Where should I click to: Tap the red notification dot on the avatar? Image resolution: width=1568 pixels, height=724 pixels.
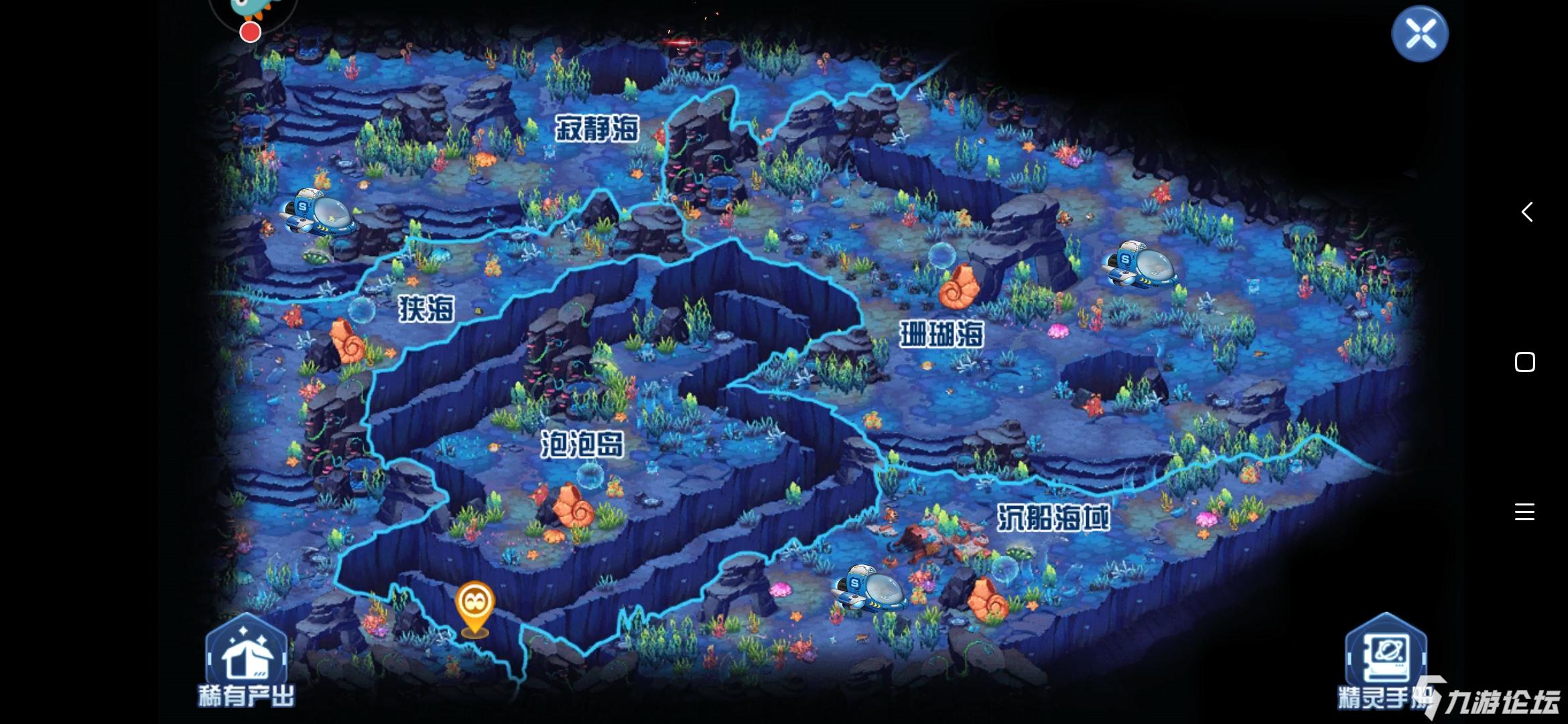[x=249, y=30]
